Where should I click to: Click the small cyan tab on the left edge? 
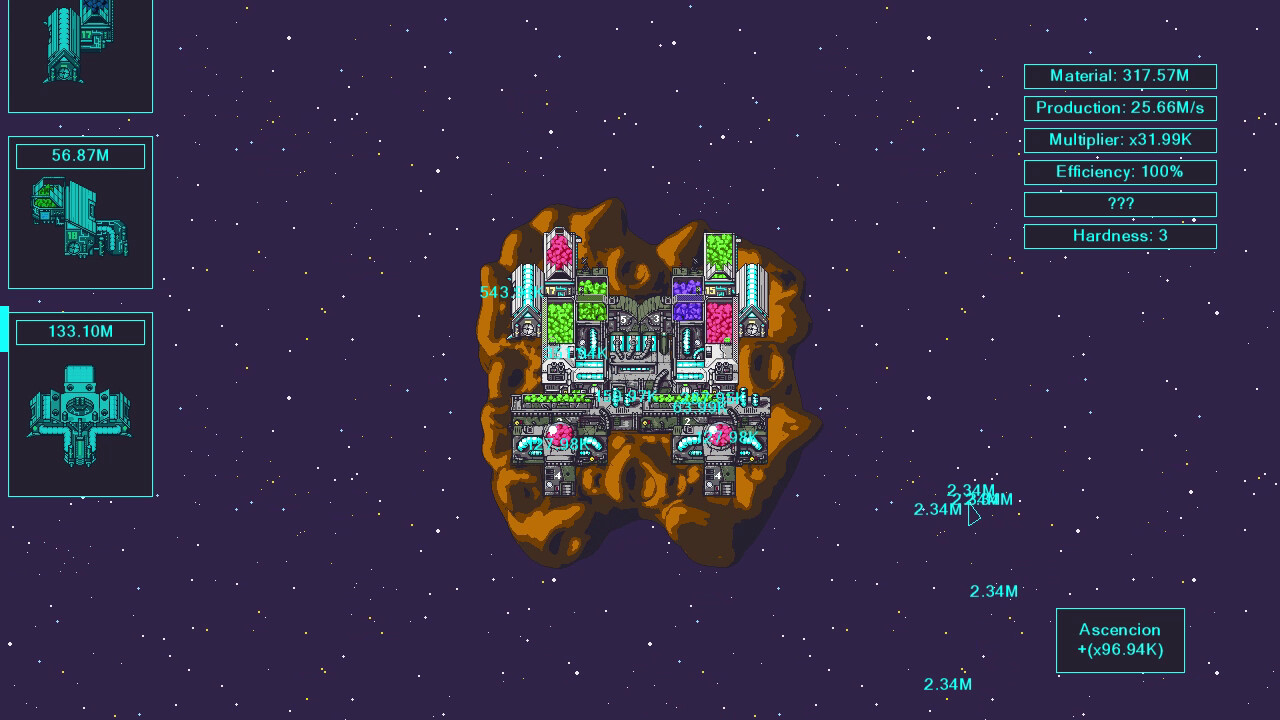pos(3,327)
